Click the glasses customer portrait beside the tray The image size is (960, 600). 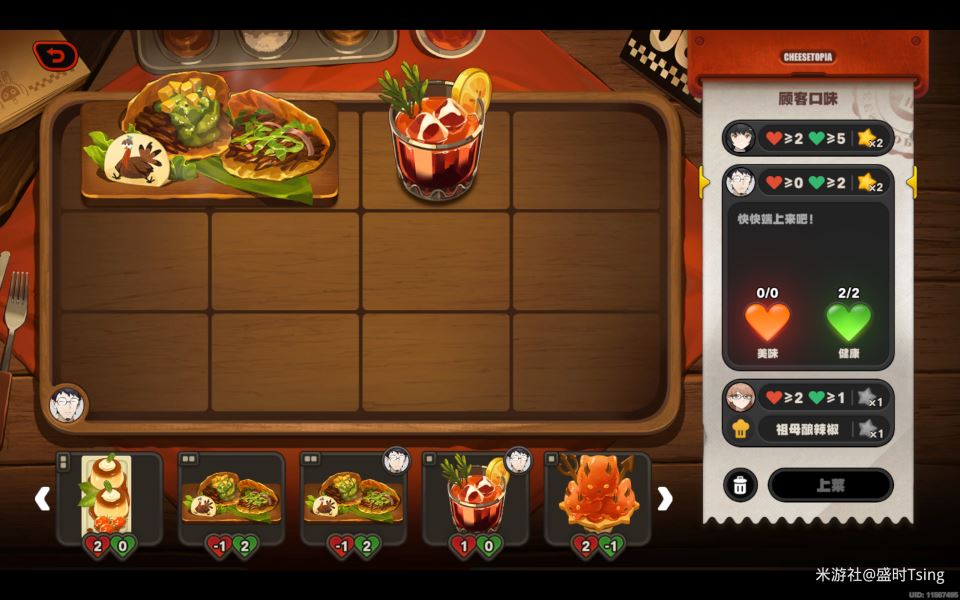coord(68,404)
